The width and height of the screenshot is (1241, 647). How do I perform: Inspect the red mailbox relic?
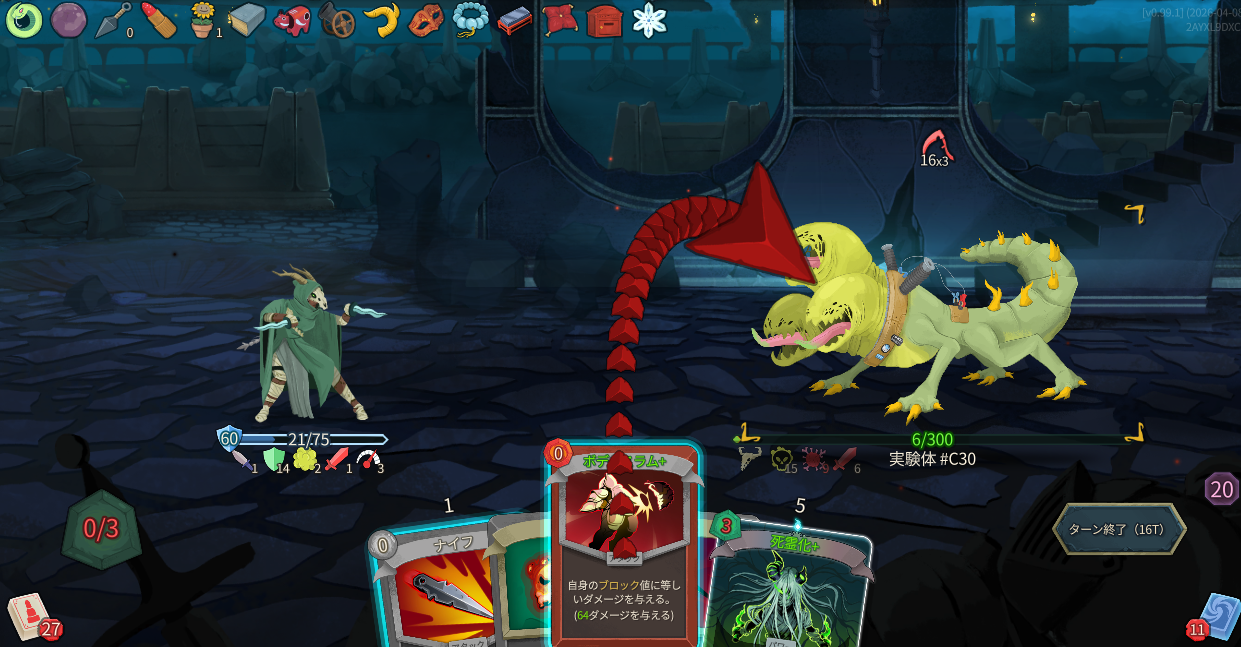[604, 19]
